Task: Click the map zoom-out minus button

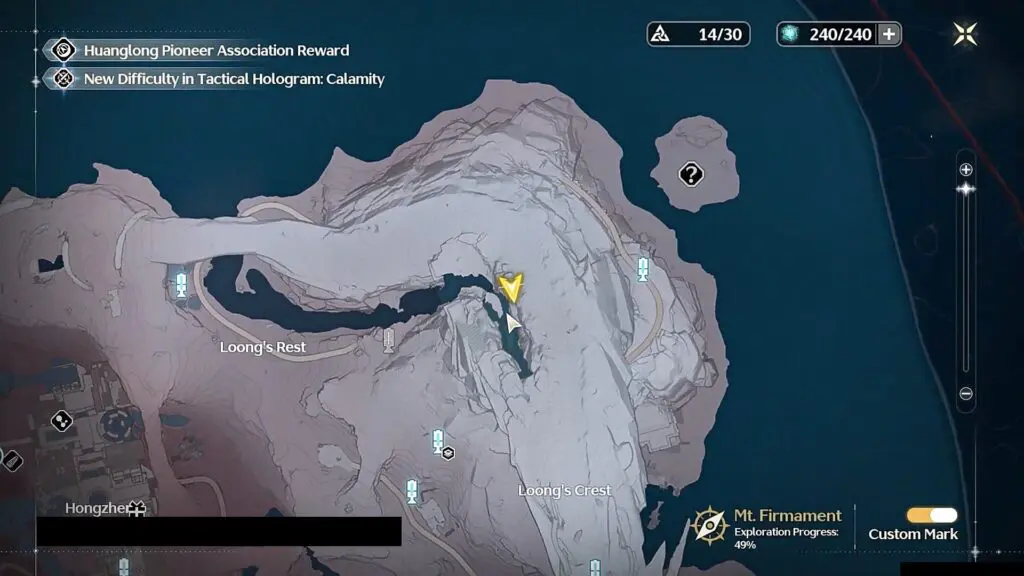Action: [965, 394]
